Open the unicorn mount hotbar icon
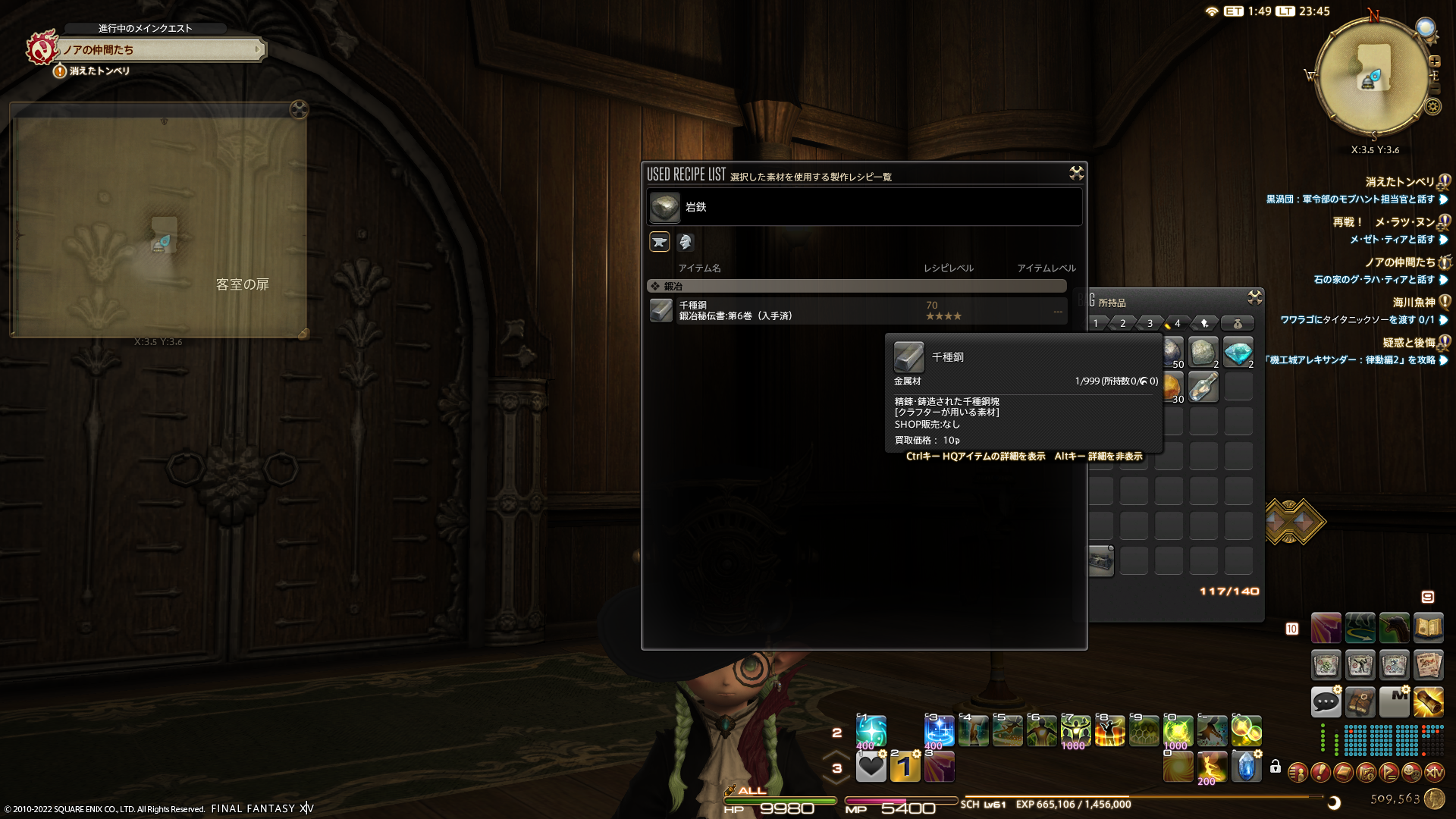 tap(1394, 628)
